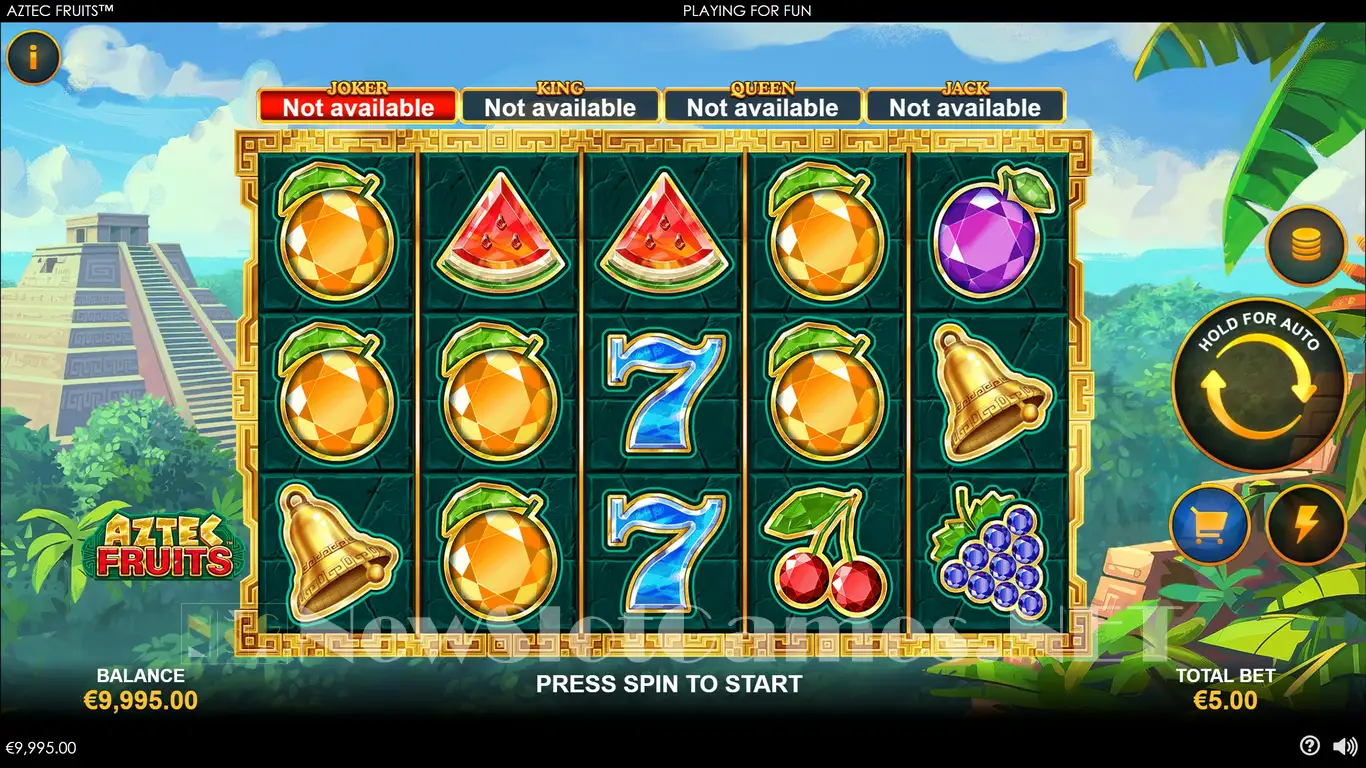Screen dimensions: 1366x768
Task: Open the coin stack bet settings
Action: (x=1305, y=245)
